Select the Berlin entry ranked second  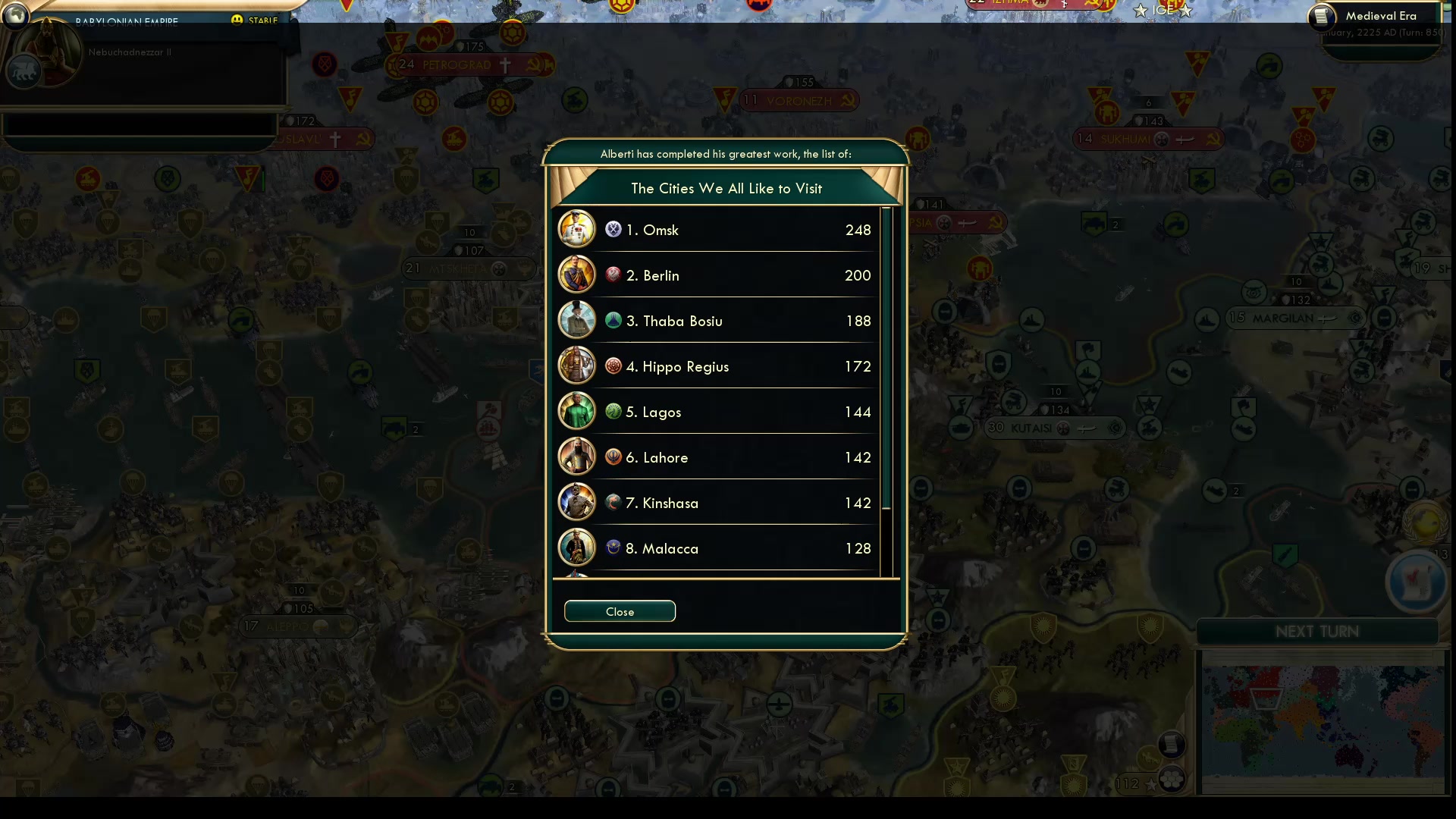point(717,275)
